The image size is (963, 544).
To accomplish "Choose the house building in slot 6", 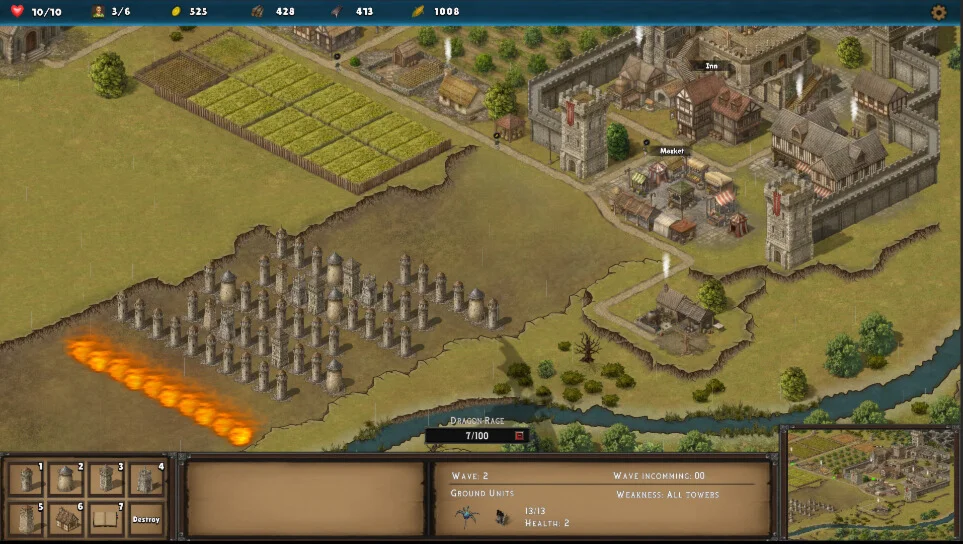I will point(66,518).
